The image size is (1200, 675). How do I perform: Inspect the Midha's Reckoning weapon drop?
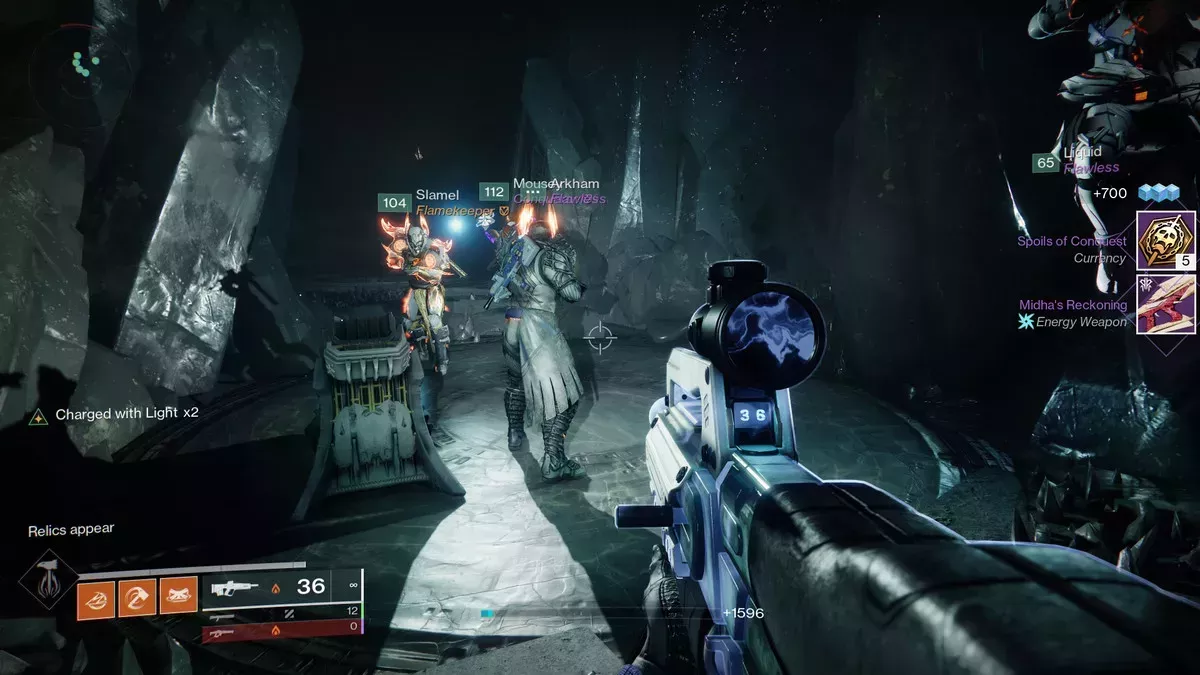[x=1166, y=304]
